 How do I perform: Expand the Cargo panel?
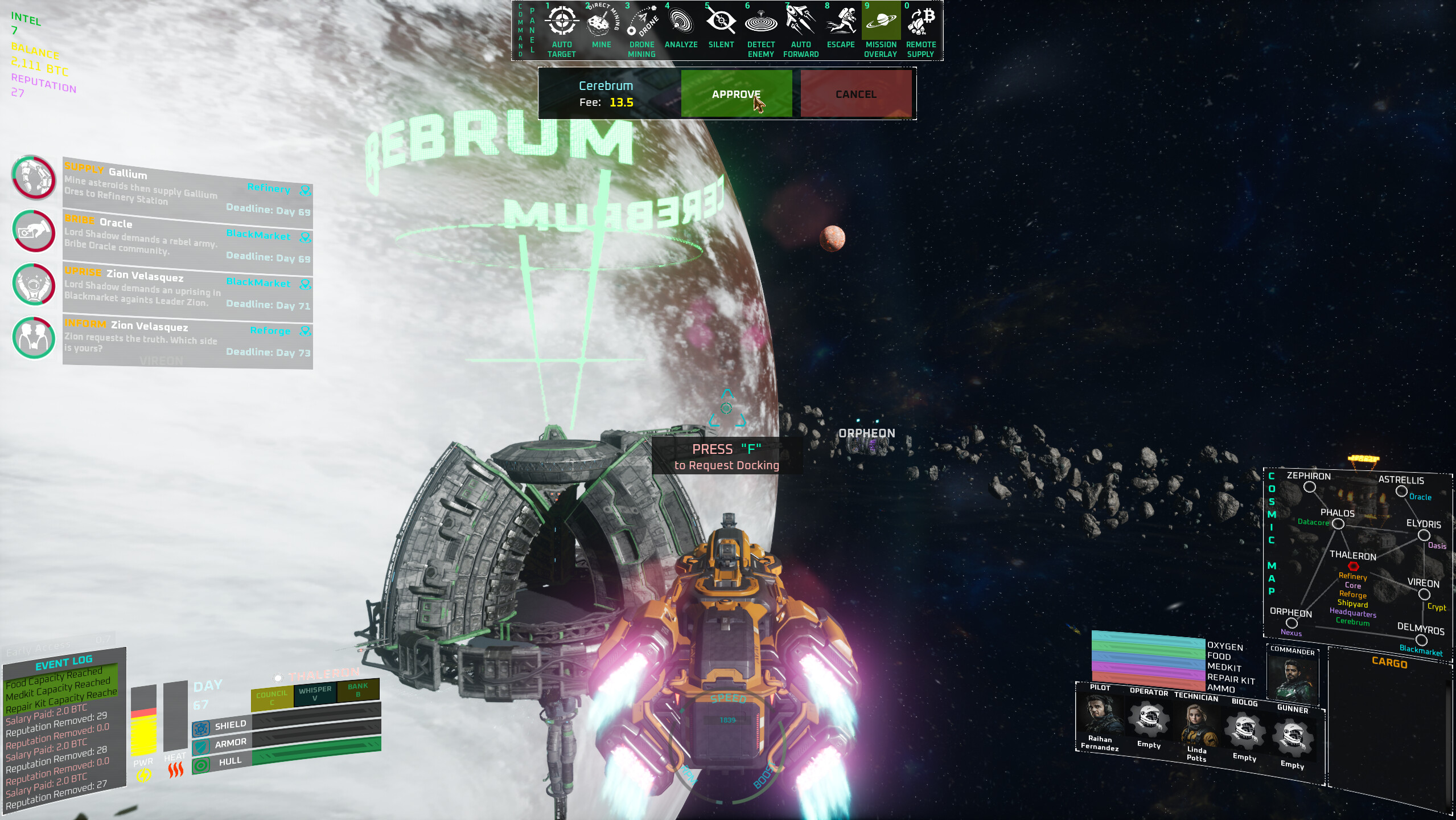1389,663
